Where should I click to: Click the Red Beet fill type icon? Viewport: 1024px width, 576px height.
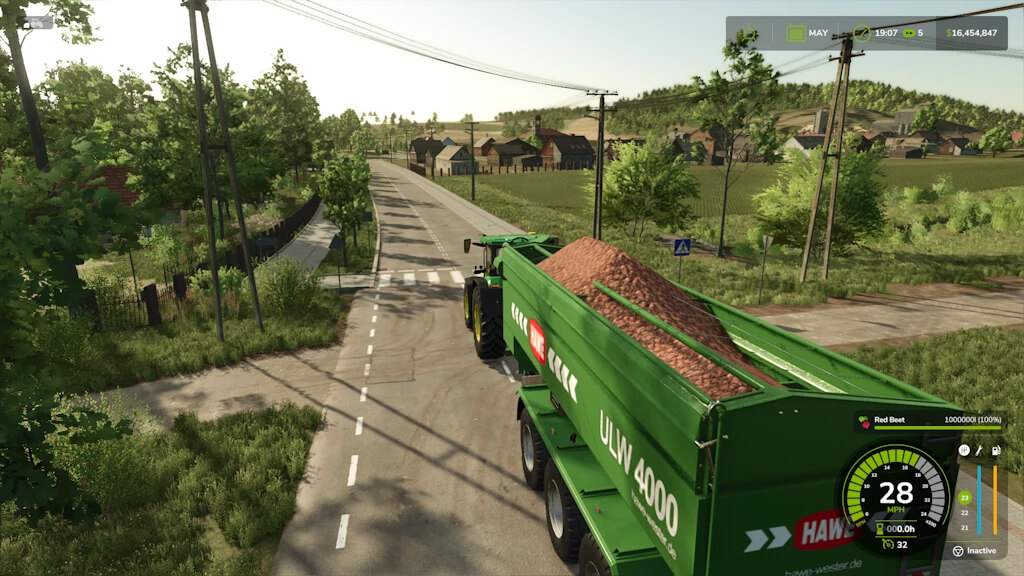pyautogui.click(x=865, y=421)
